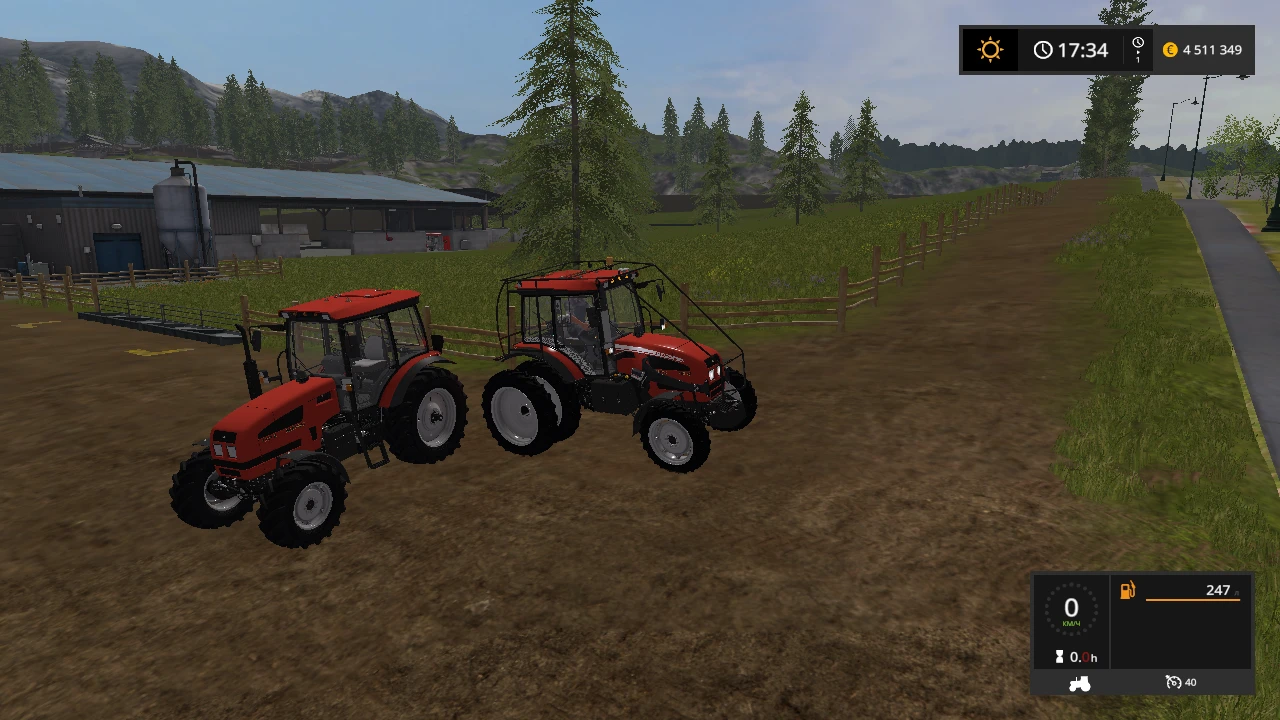The width and height of the screenshot is (1280, 720).
Task: Click the fuel pump icon in vehicle HUD
Action: (x=1127, y=590)
